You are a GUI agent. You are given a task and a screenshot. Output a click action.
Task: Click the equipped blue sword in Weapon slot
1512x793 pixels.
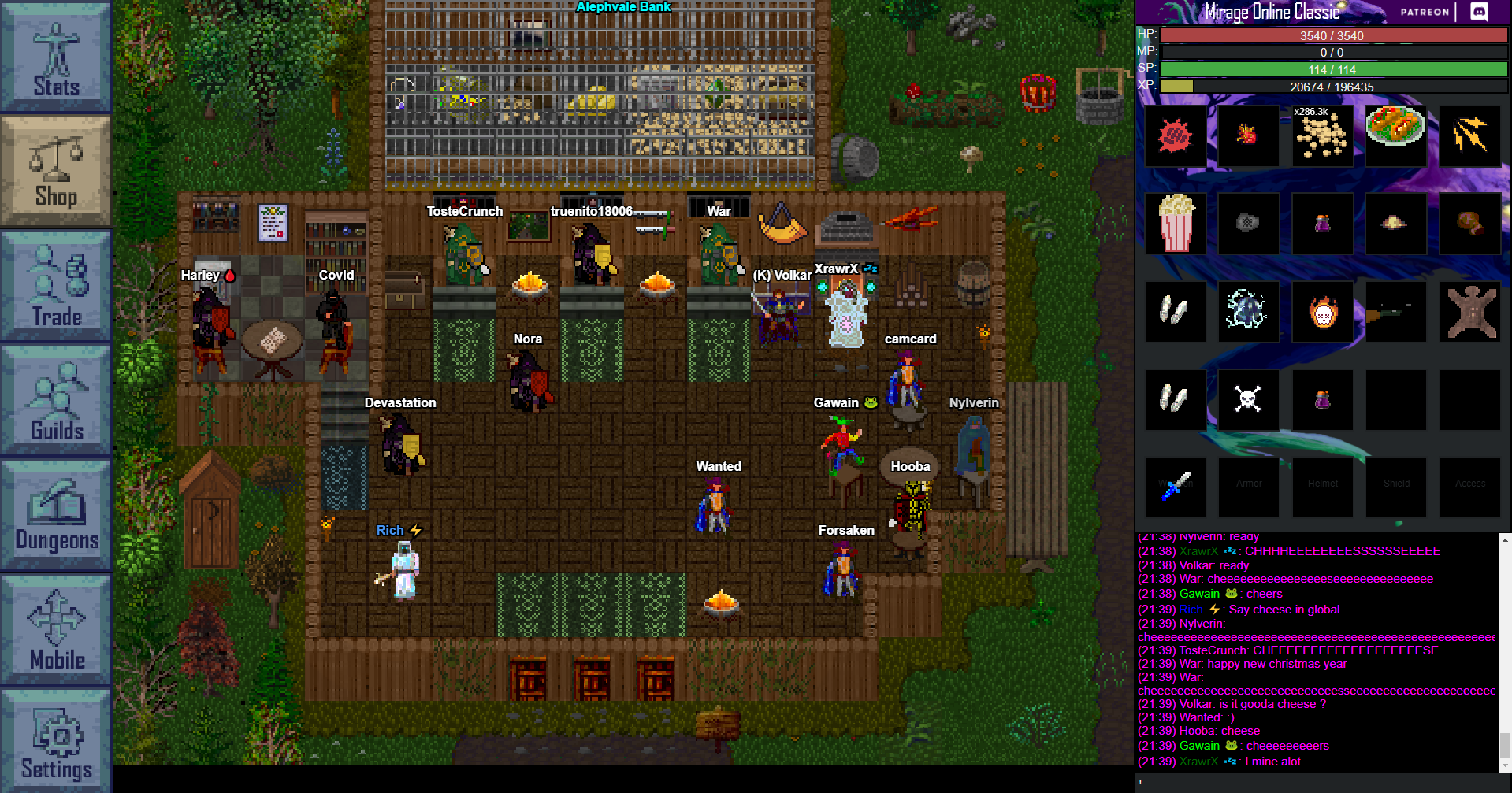[1175, 487]
